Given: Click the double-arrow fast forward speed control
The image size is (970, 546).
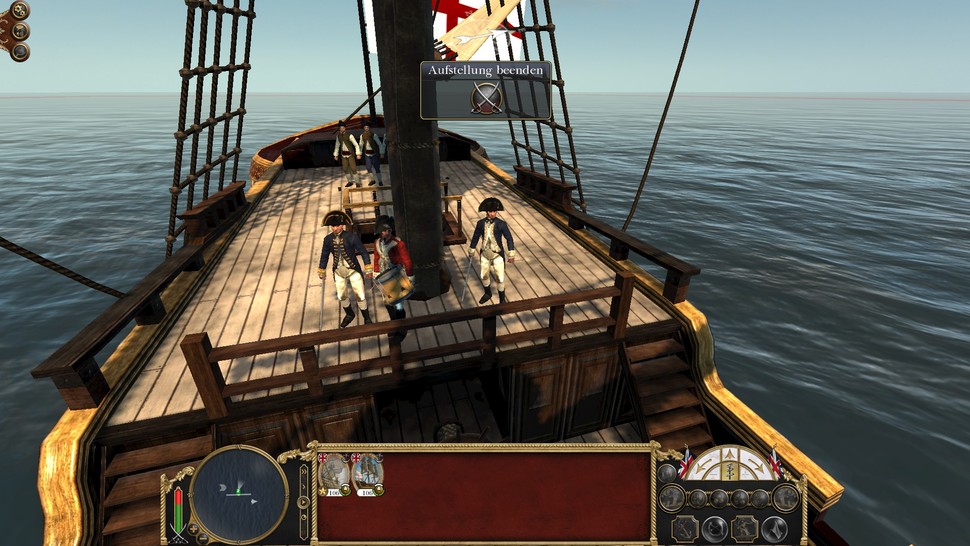Looking at the screenshot, I should pos(305,471).
